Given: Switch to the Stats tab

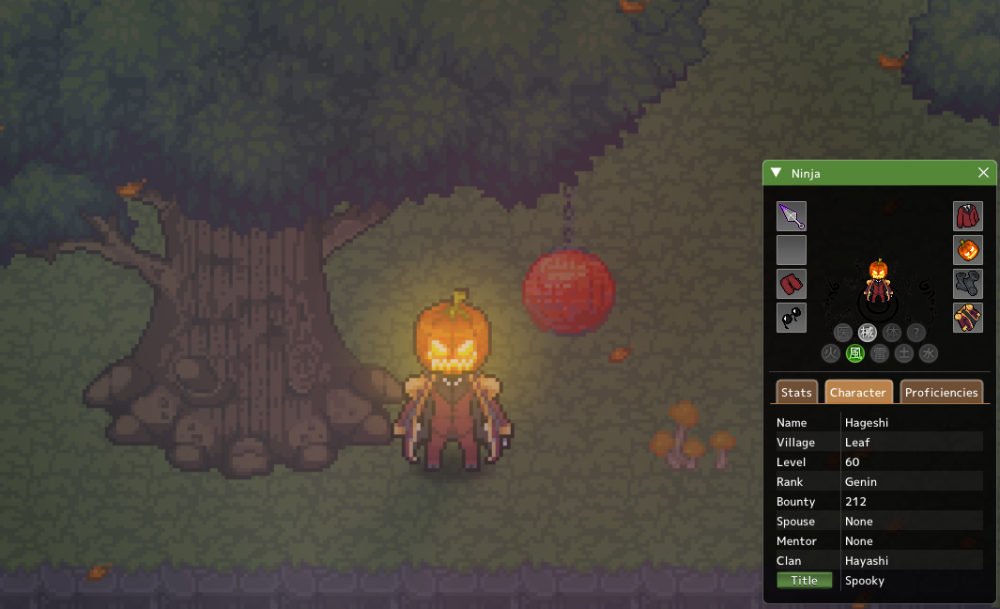Looking at the screenshot, I should [796, 392].
